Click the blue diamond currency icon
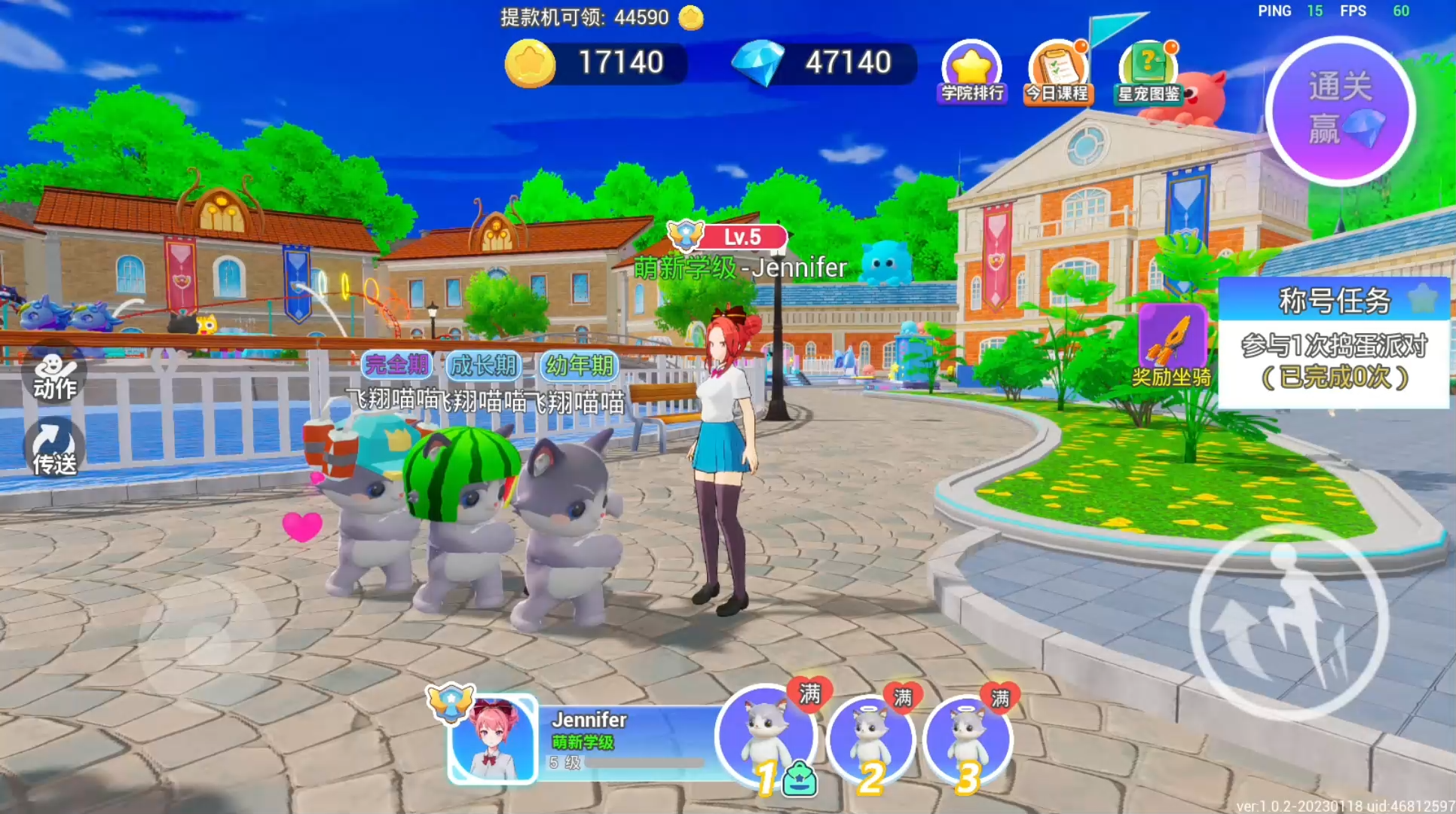 click(758, 63)
